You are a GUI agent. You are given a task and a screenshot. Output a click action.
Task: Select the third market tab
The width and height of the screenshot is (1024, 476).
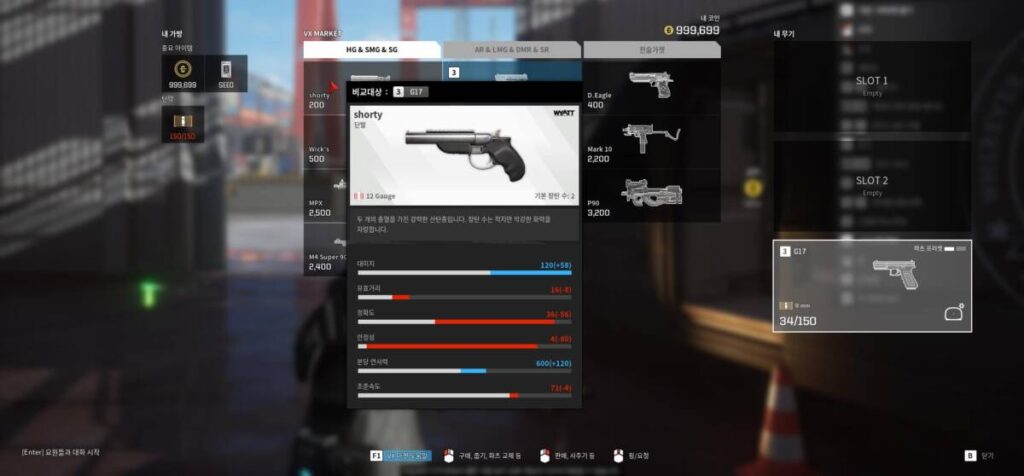[650, 49]
